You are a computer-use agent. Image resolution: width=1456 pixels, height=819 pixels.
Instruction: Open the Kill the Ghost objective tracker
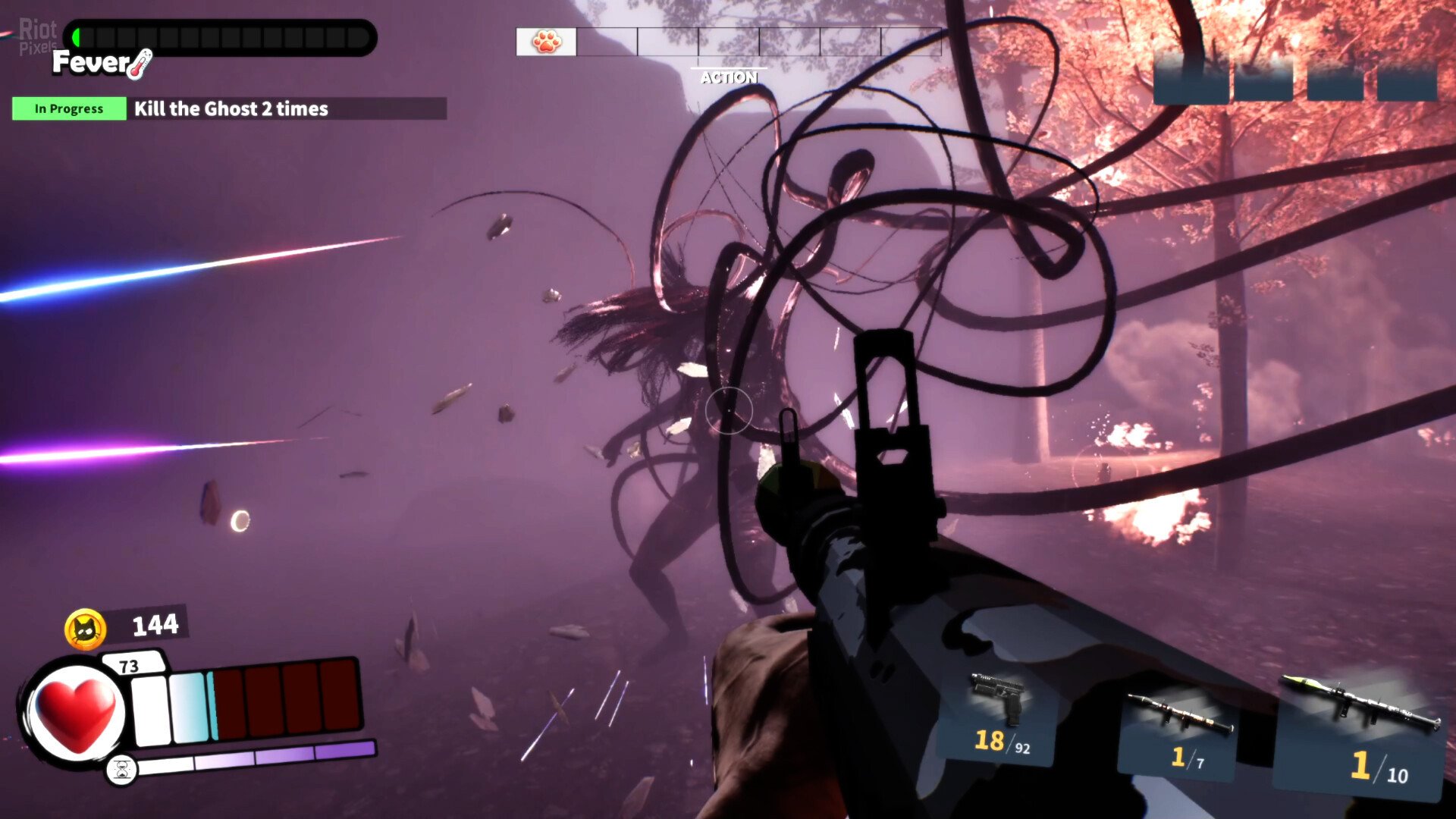point(230,108)
